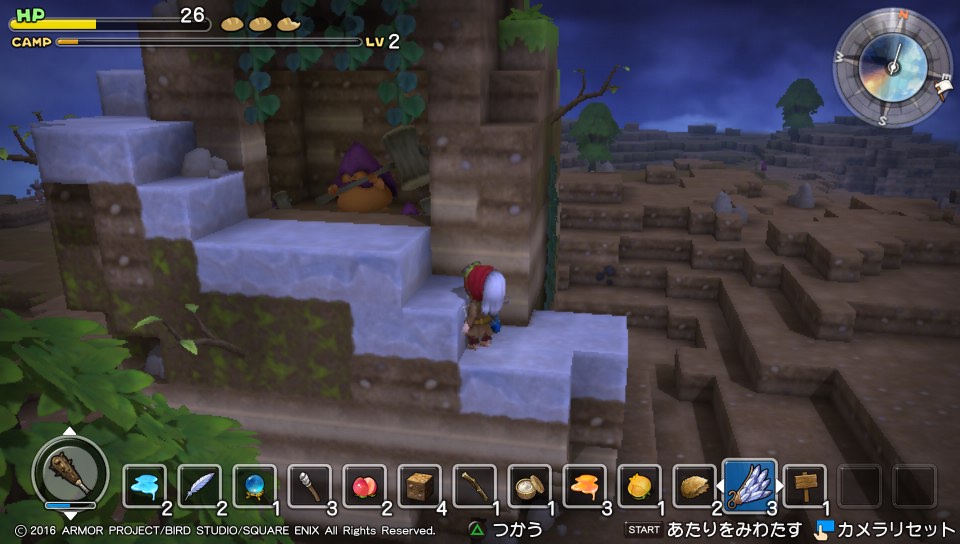The width and height of the screenshot is (960, 544).
Task: Choose the white feather slot
Action: click(x=200, y=487)
